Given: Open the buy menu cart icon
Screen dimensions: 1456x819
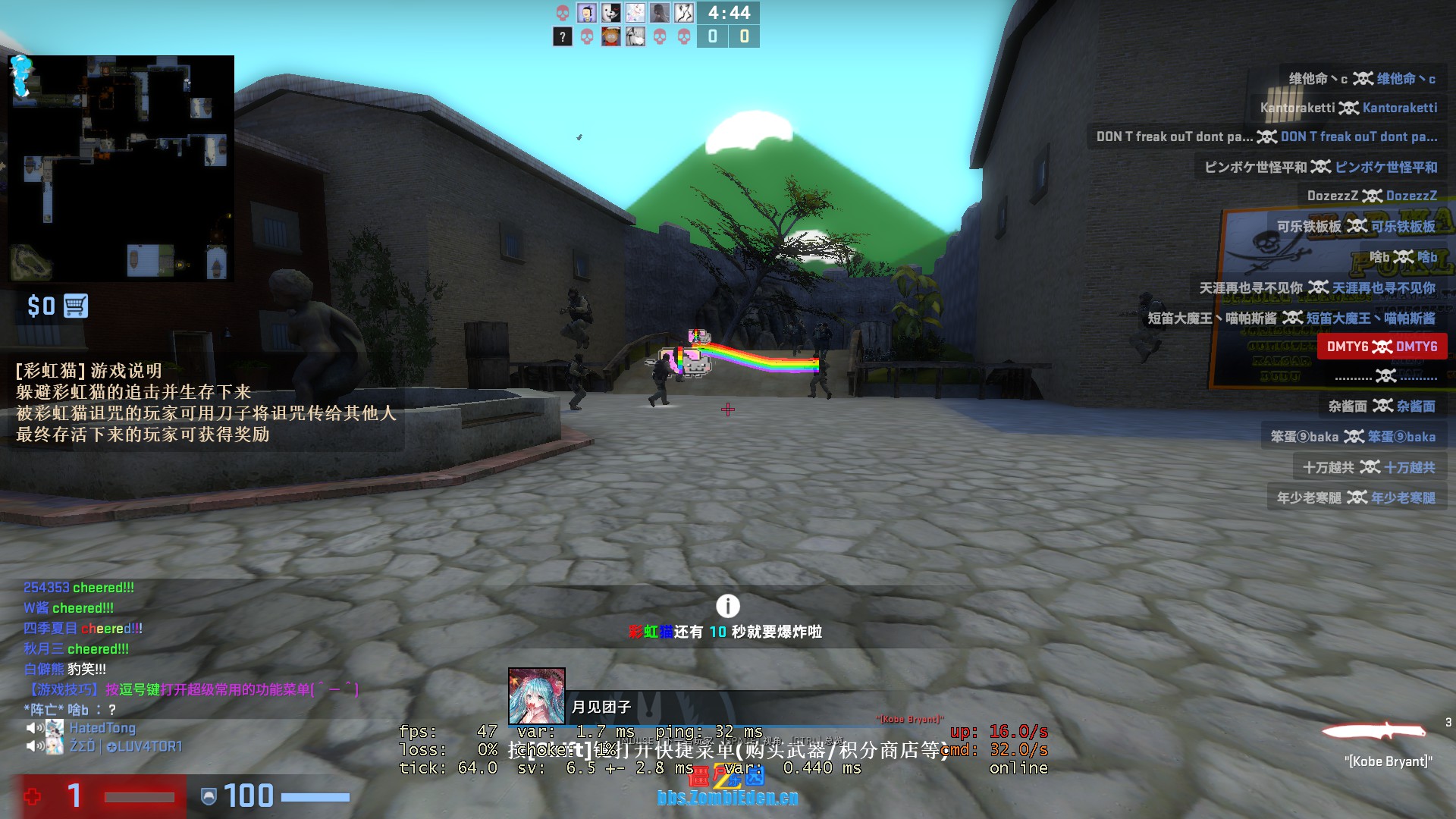Looking at the screenshot, I should coord(76,306).
